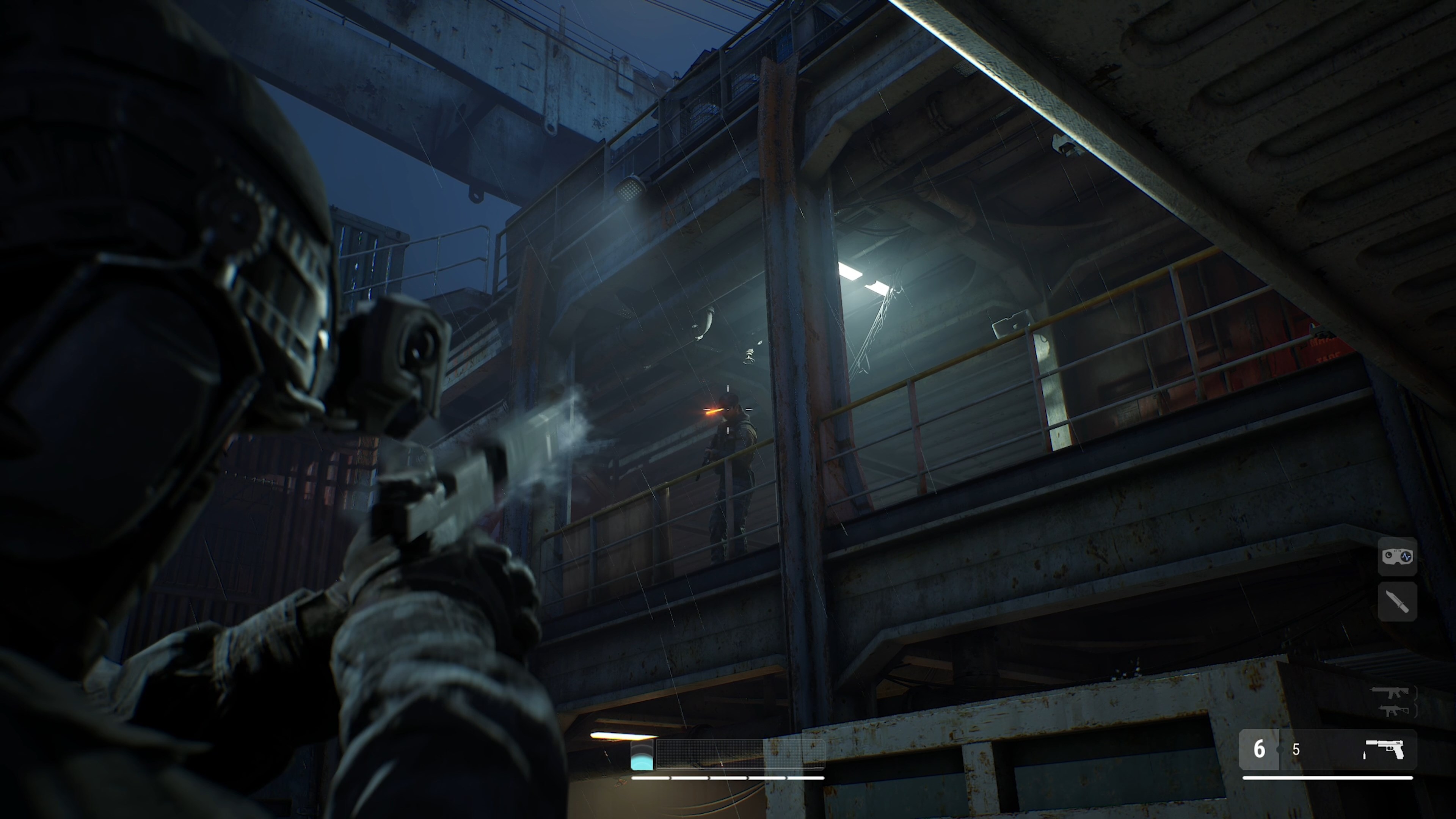Click the circular health status gauge
This screenshot has height=819, width=1456.
642,756
